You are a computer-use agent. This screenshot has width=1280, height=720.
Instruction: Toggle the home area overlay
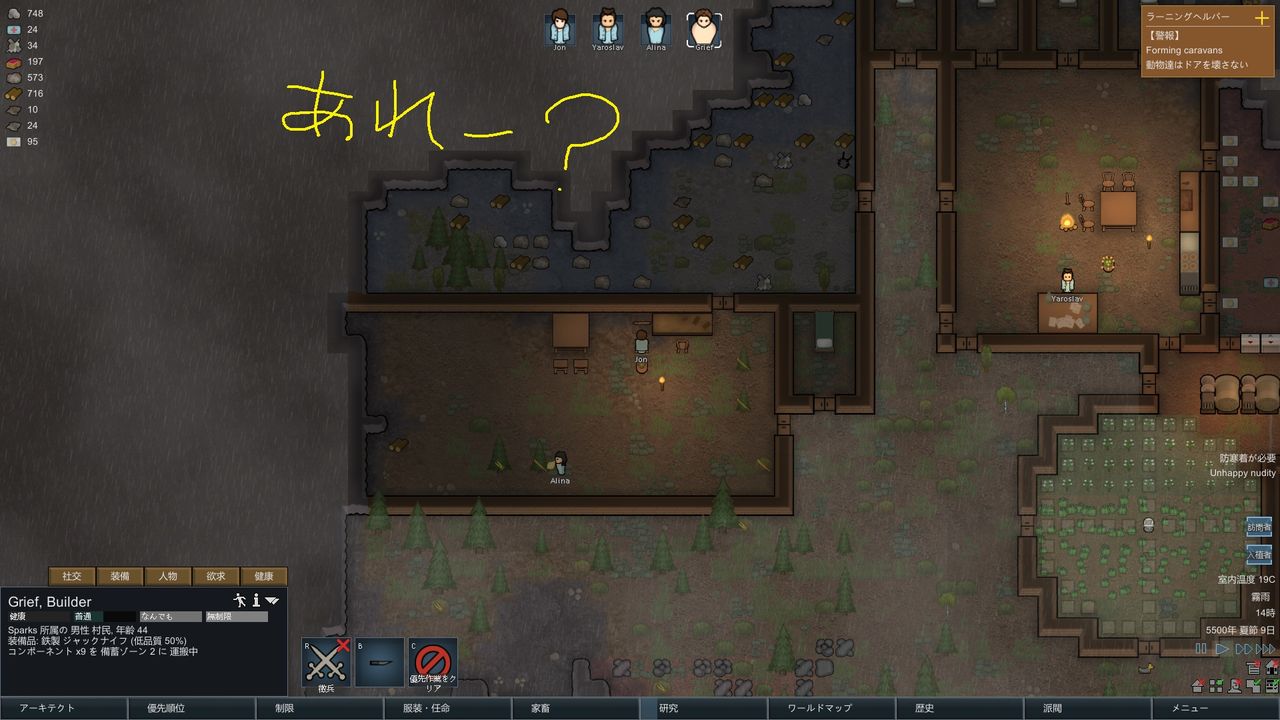click(1197, 686)
